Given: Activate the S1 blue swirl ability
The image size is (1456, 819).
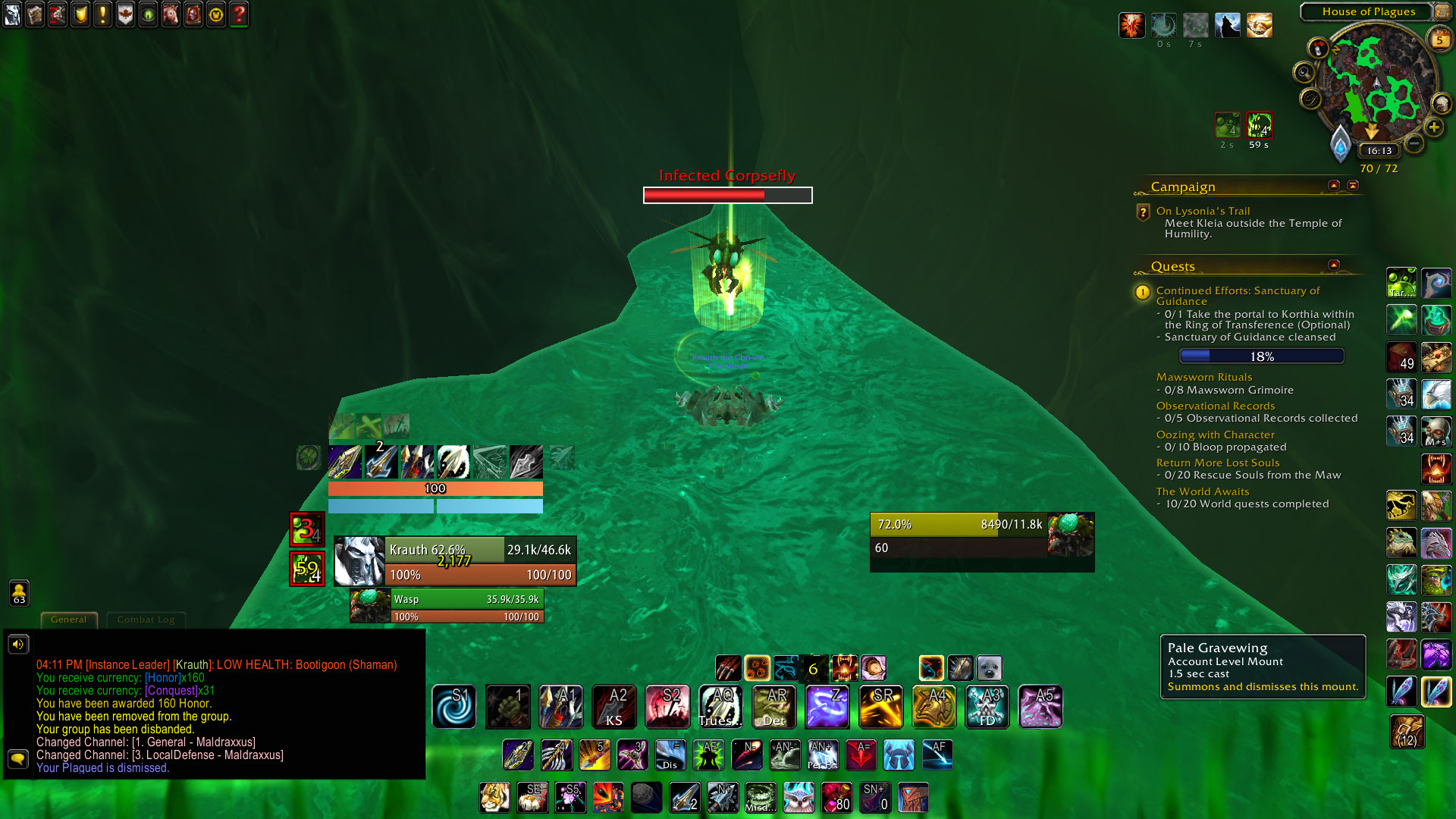Looking at the screenshot, I should [454, 707].
